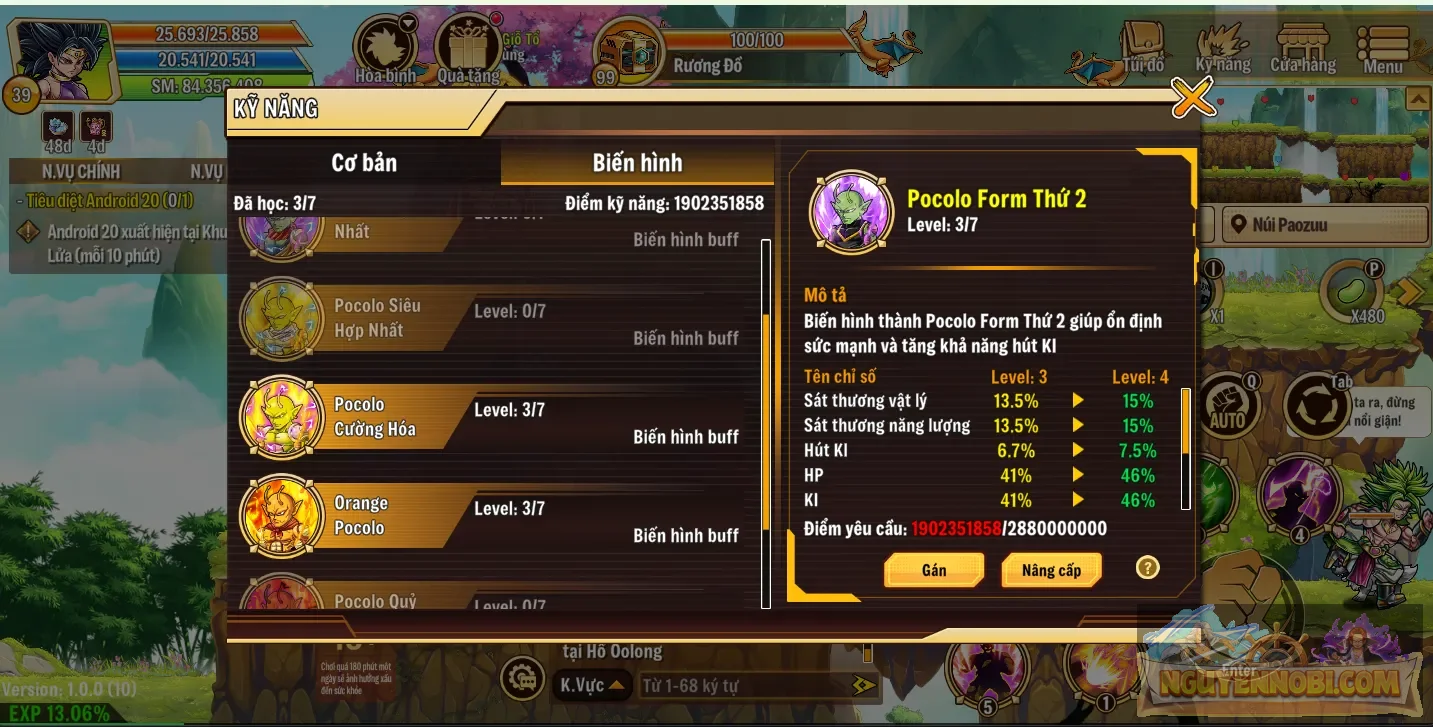The height and width of the screenshot is (727, 1433).
Task: Claim the Quà tặng gift box
Action: click(468, 50)
